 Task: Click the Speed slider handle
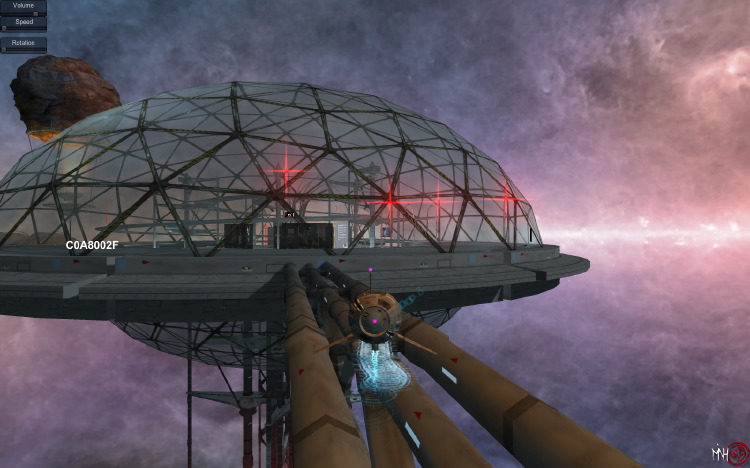(4, 28)
